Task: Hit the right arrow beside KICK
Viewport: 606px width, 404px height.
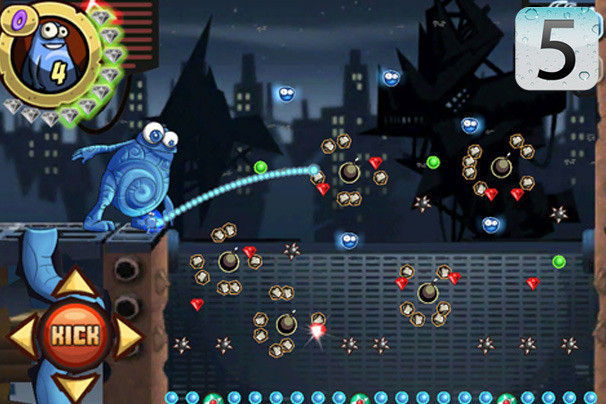Action: pos(127,337)
